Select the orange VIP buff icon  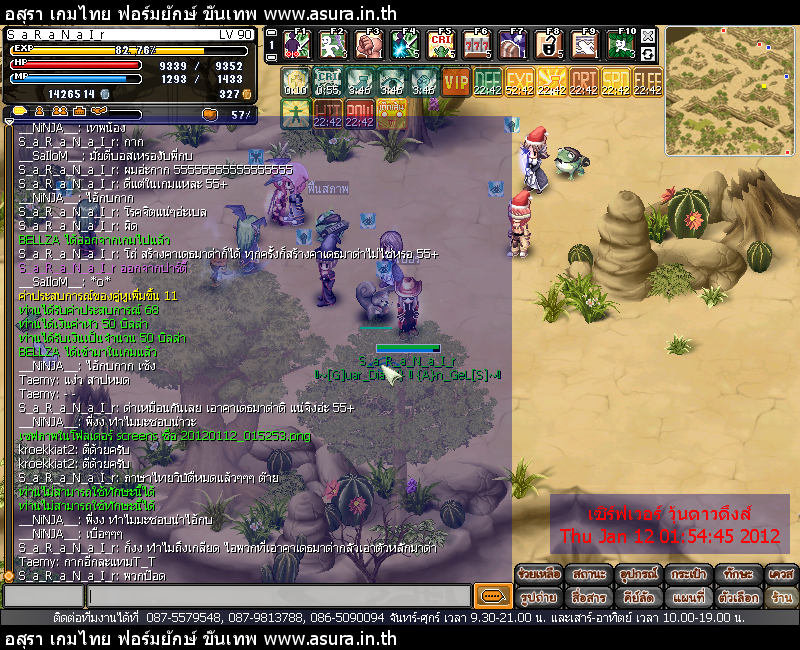coord(456,82)
